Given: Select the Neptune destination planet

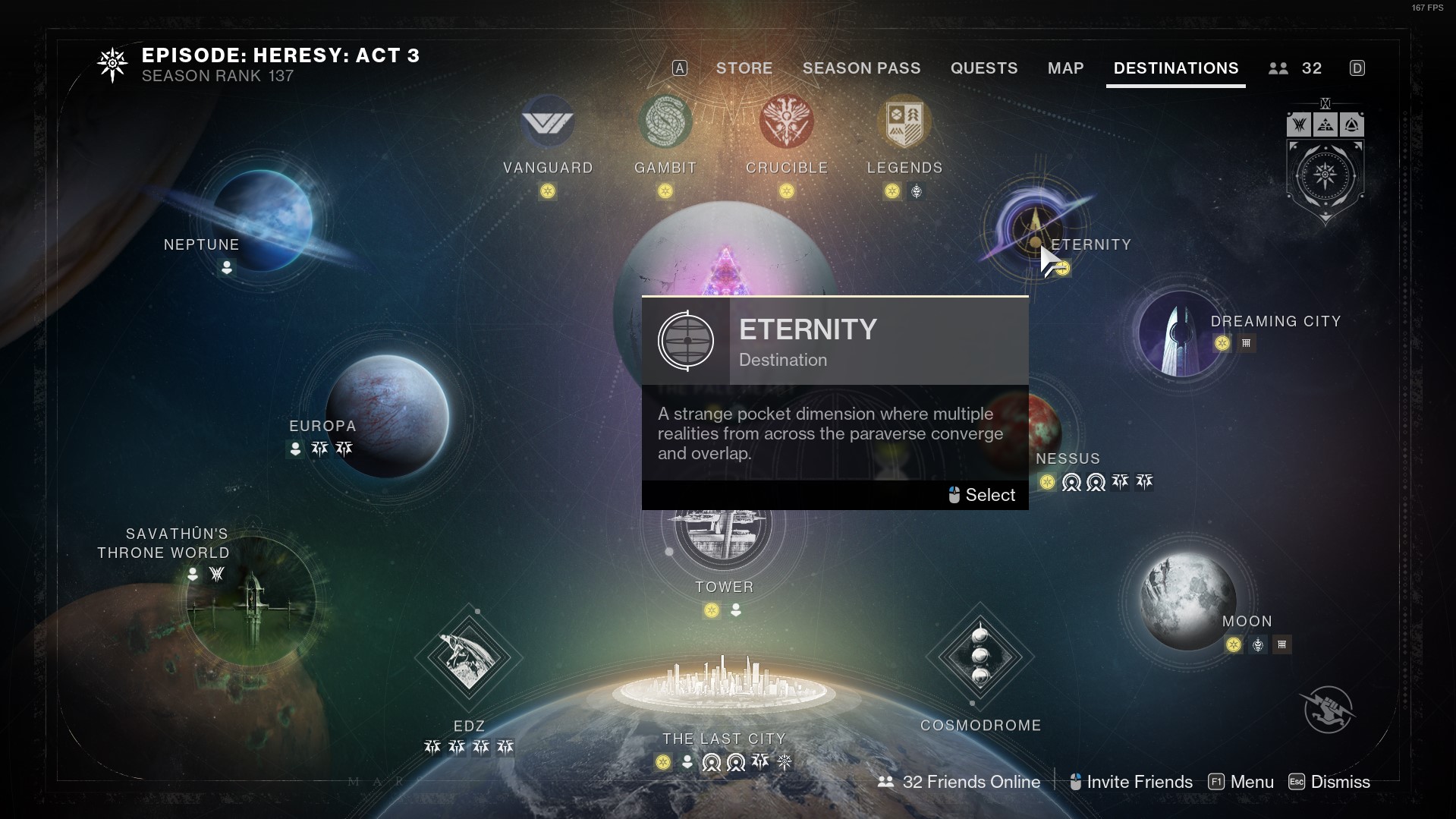Looking at the screenshot, I should click(262, 219).
